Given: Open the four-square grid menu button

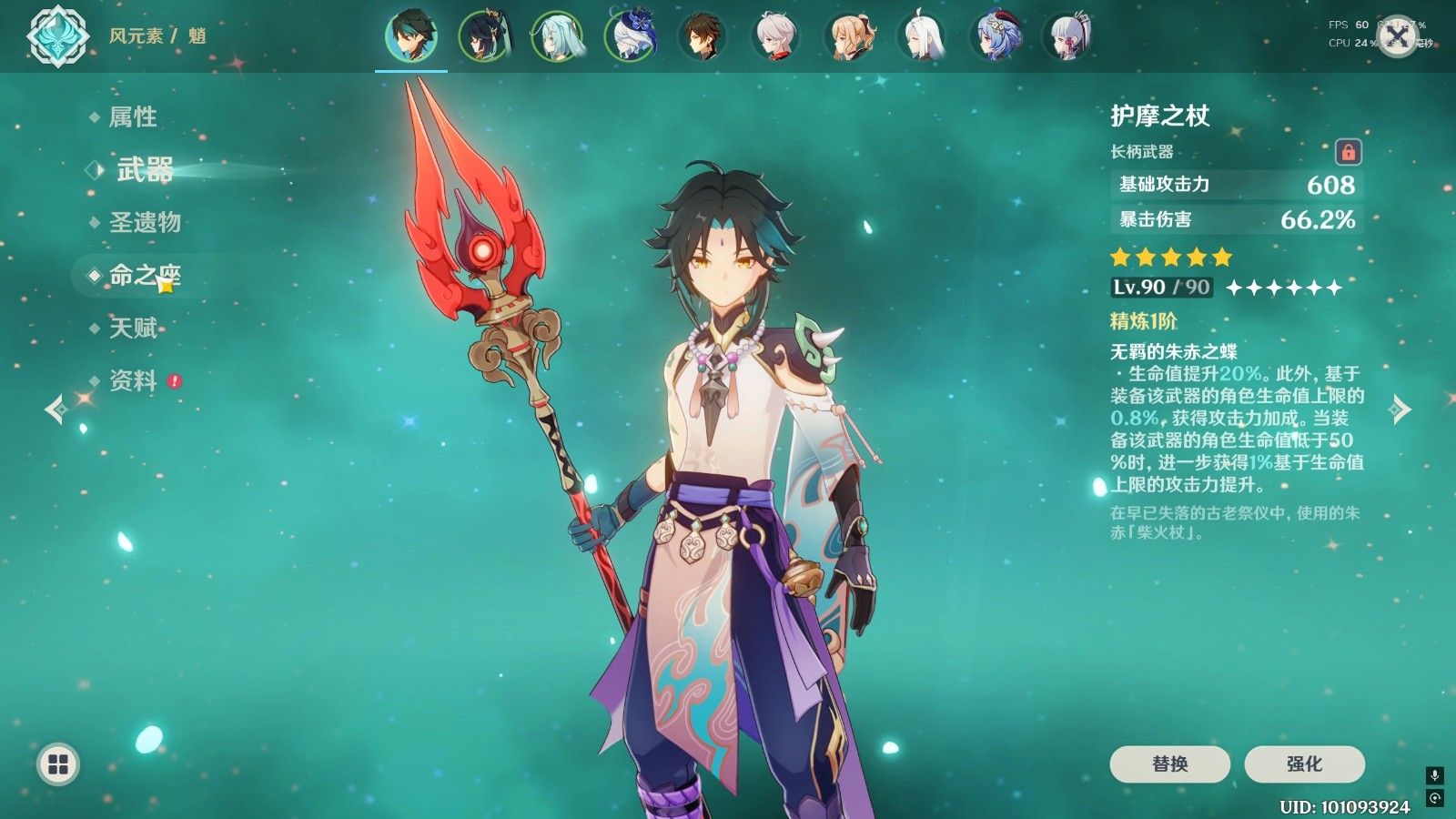Looking at the screenshot, I should [58, 764].
